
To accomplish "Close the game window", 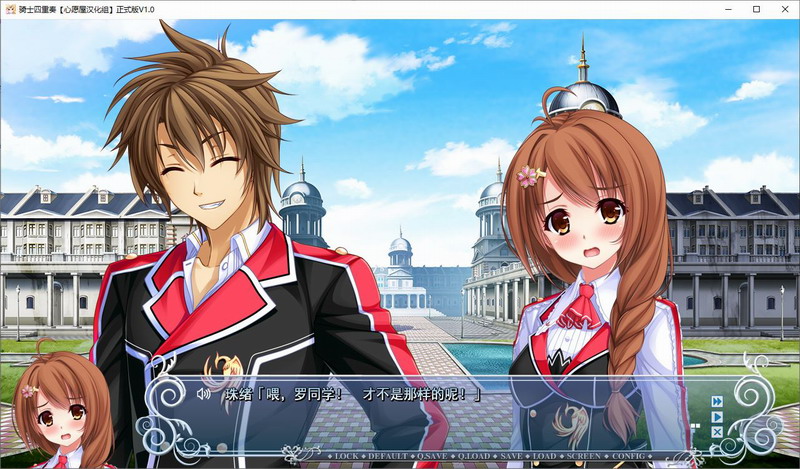I will [780, 8].
